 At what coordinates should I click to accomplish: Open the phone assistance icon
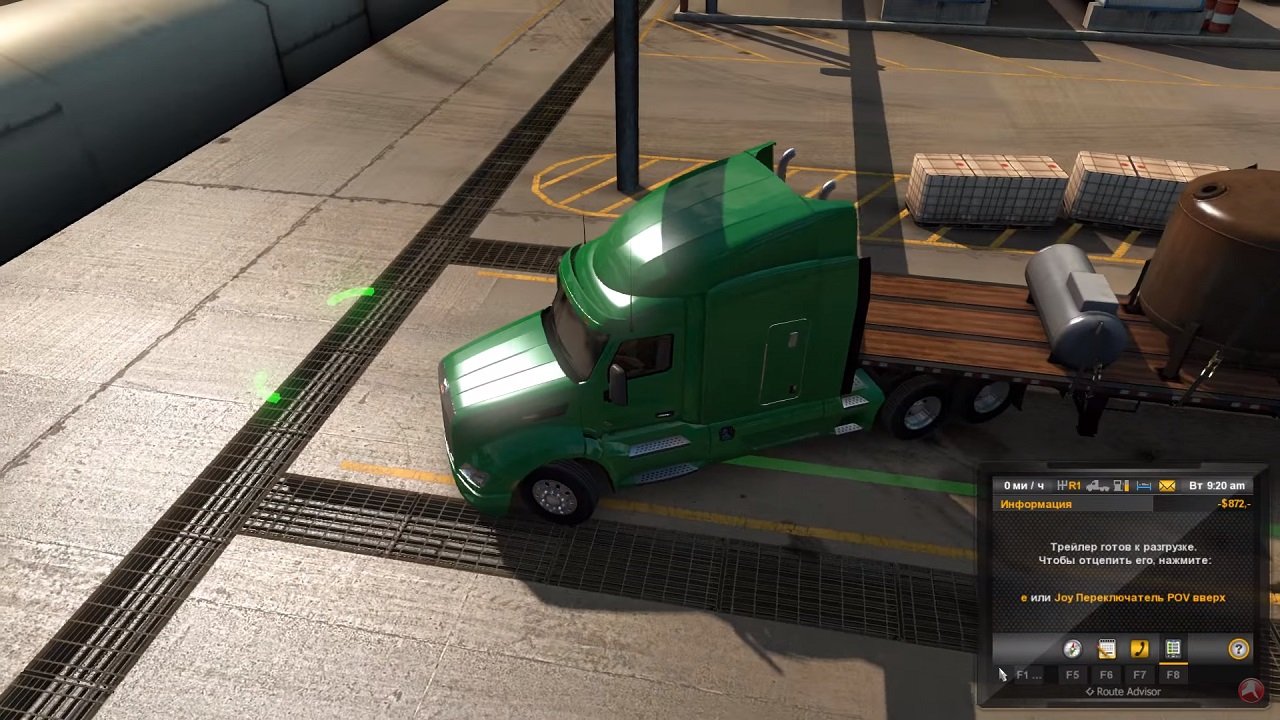(x=1140, y=649)
